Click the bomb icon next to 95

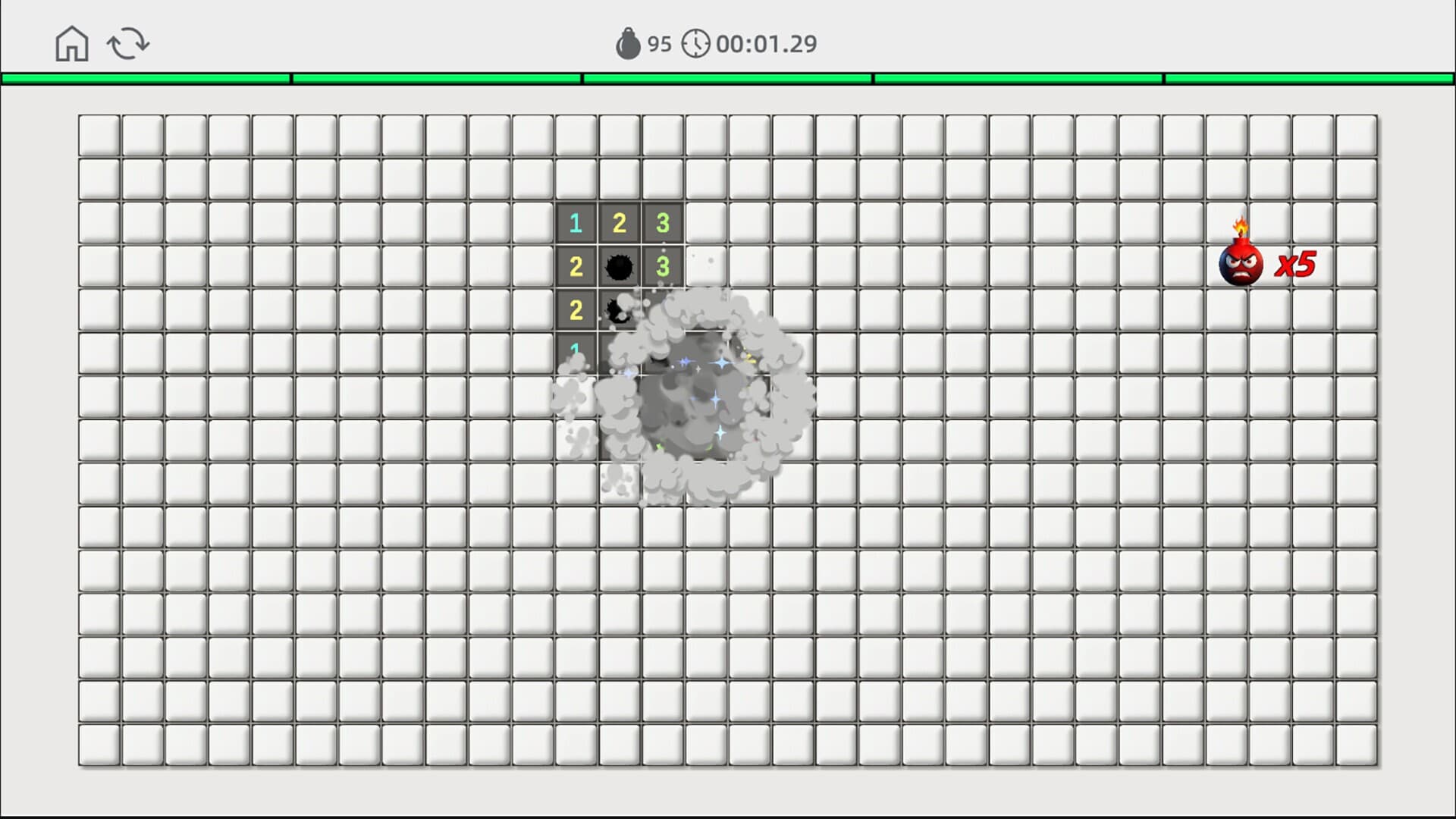pos(628,43)
